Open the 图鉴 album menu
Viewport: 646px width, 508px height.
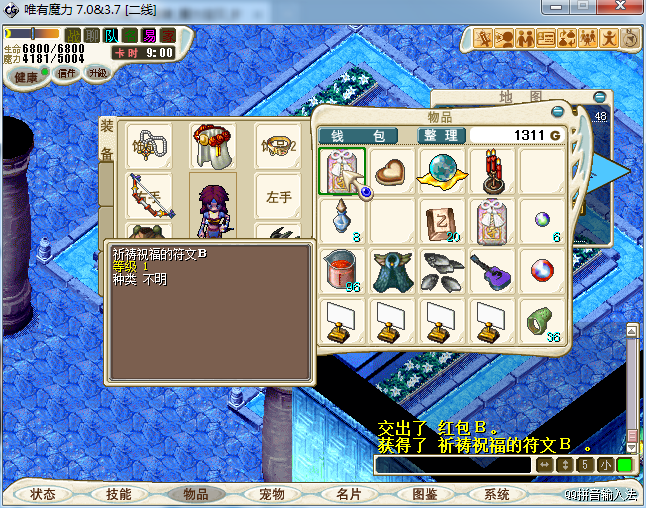(x=424, y=494)
